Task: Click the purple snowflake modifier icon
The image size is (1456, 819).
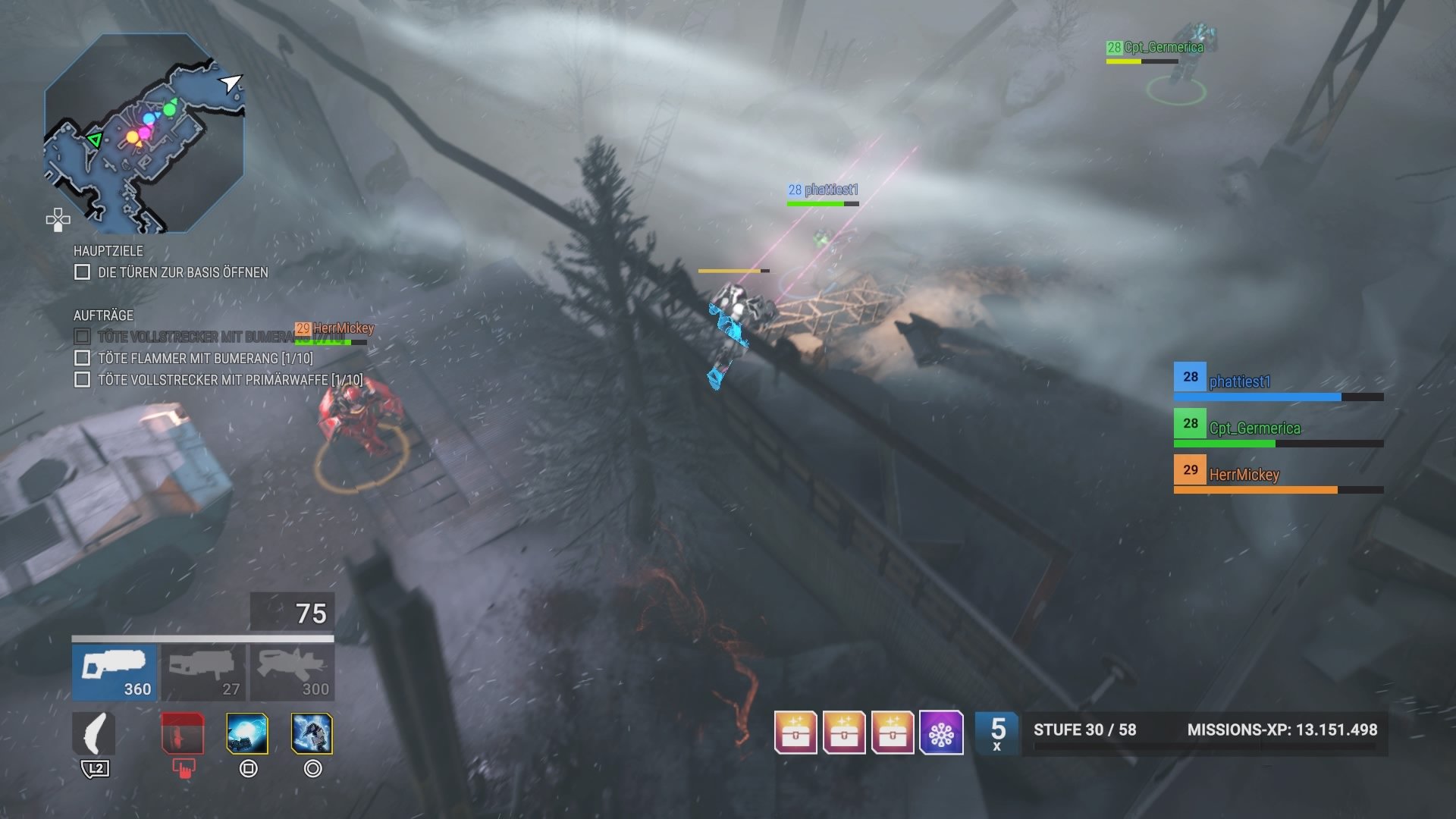Action: click(941, 733)
